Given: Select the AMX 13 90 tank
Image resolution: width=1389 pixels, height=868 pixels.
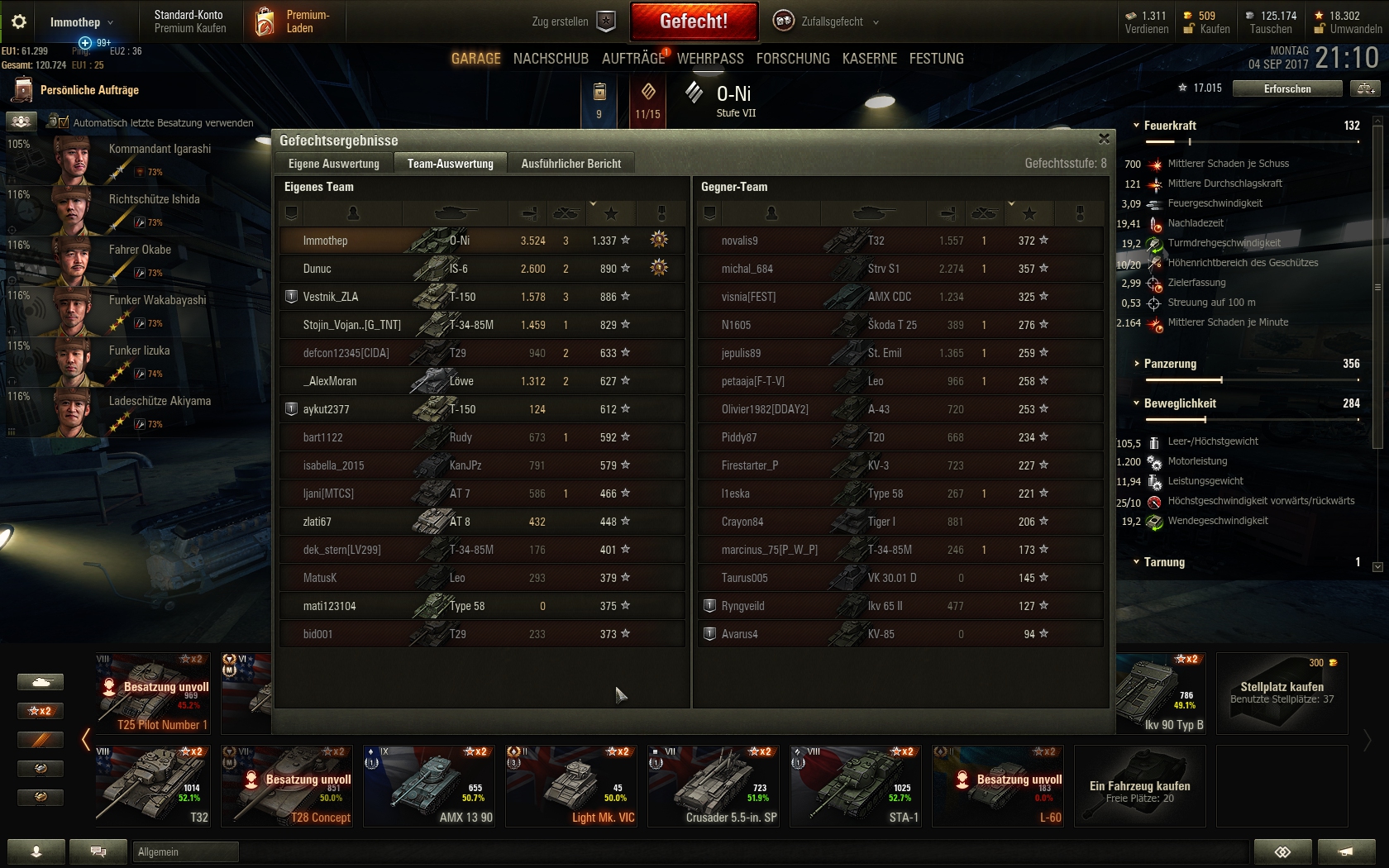Looking at the screenshot, I should pos(429,785).
